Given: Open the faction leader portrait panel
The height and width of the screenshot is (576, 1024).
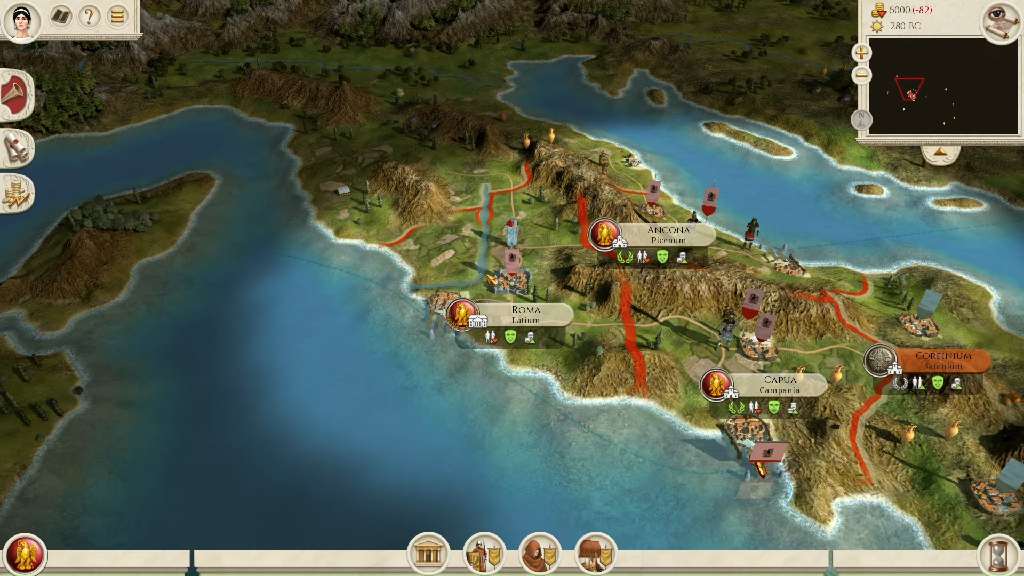Looking at the screenshot, I should click(21, 21).
